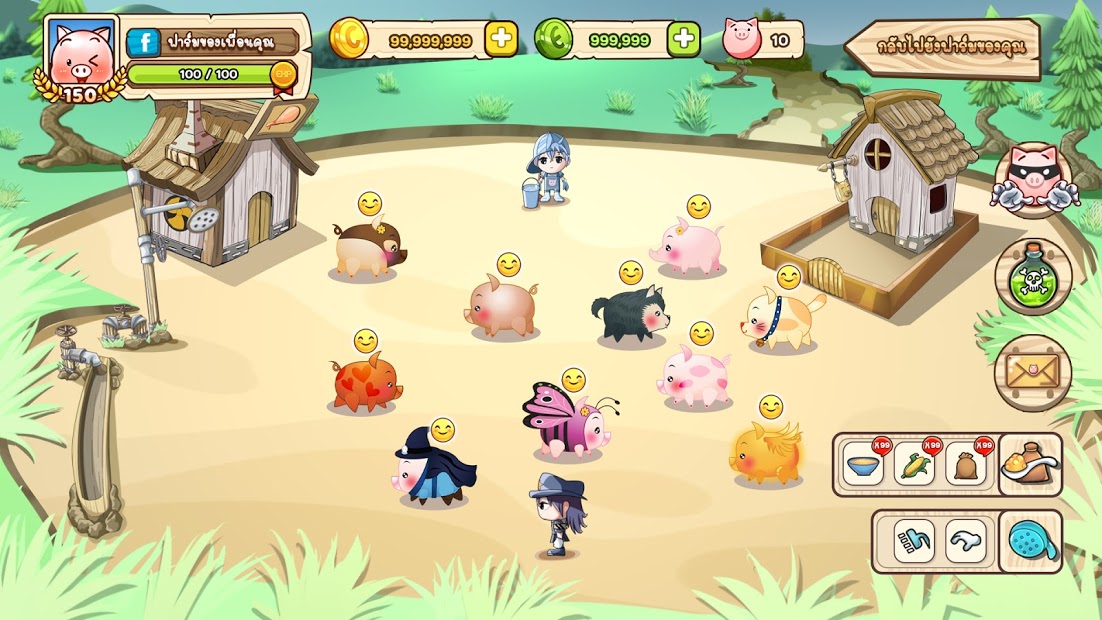Open the pig envelope mailbox
Viewport: 1102px width, 620px height.
1033,372
